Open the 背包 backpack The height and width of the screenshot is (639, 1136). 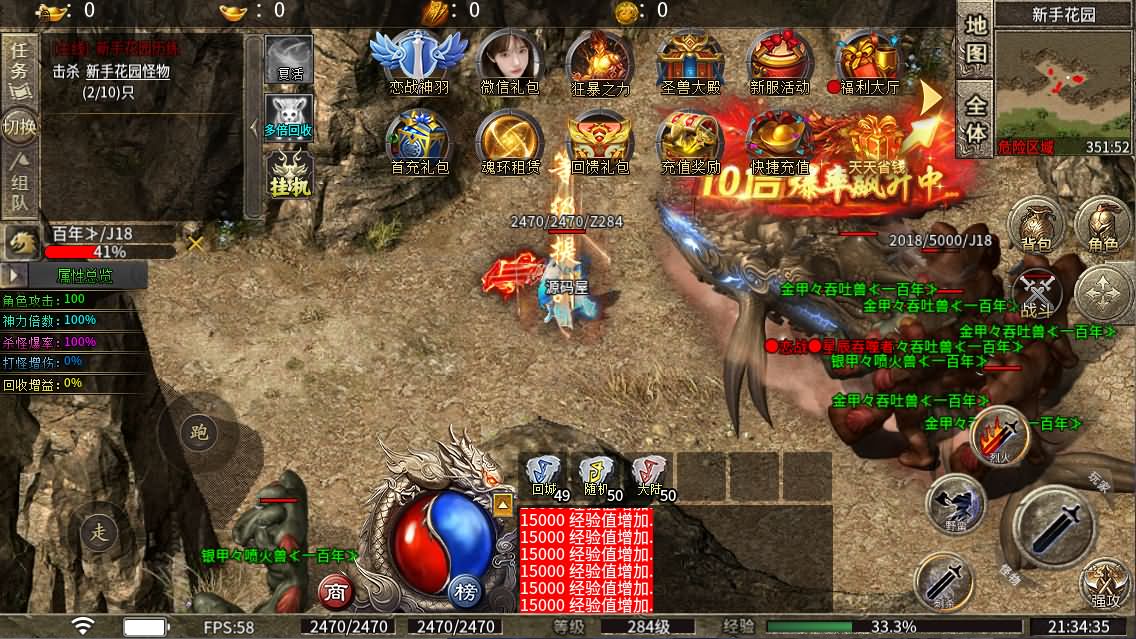coord(1035,225)
